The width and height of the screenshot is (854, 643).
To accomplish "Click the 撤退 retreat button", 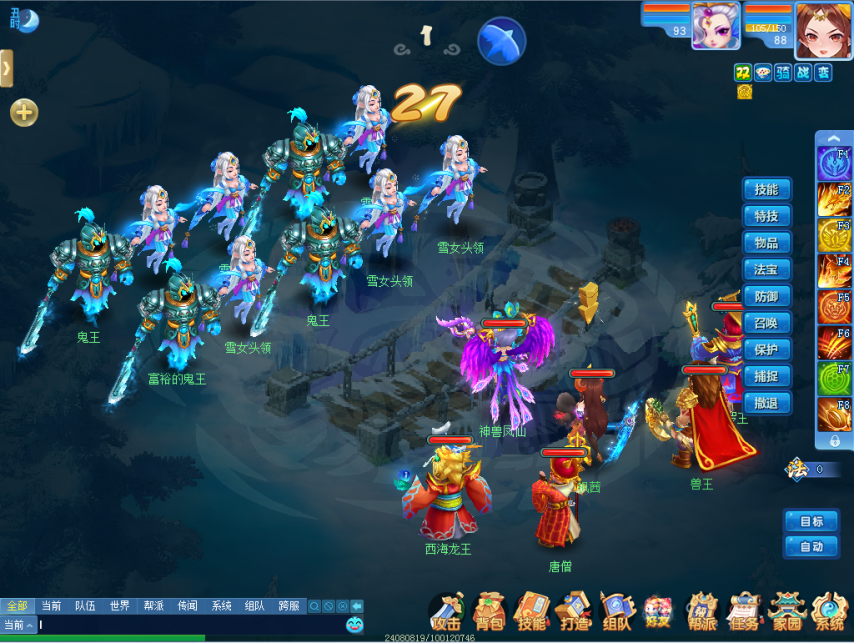I will [767, 403].
